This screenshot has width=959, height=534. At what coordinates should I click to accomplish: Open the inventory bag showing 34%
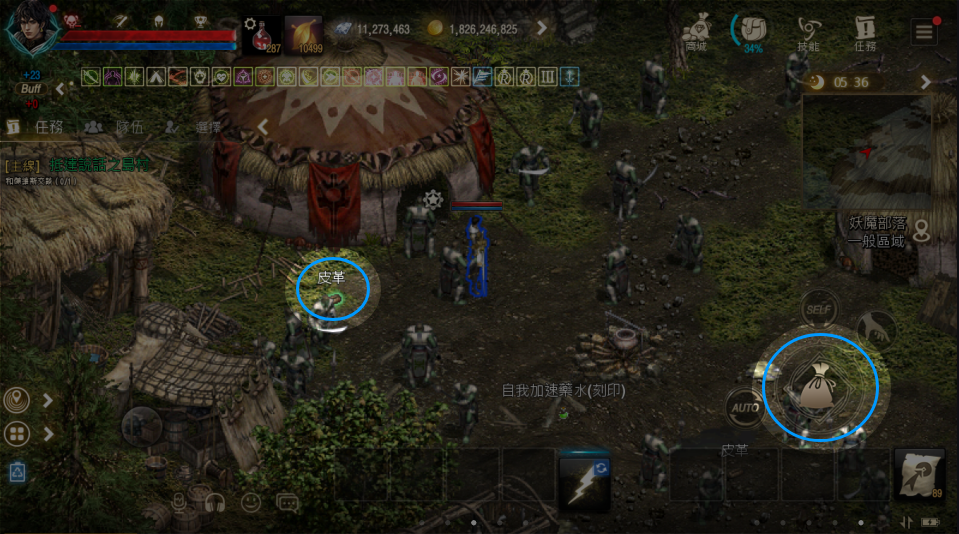[x=751, y=29]
